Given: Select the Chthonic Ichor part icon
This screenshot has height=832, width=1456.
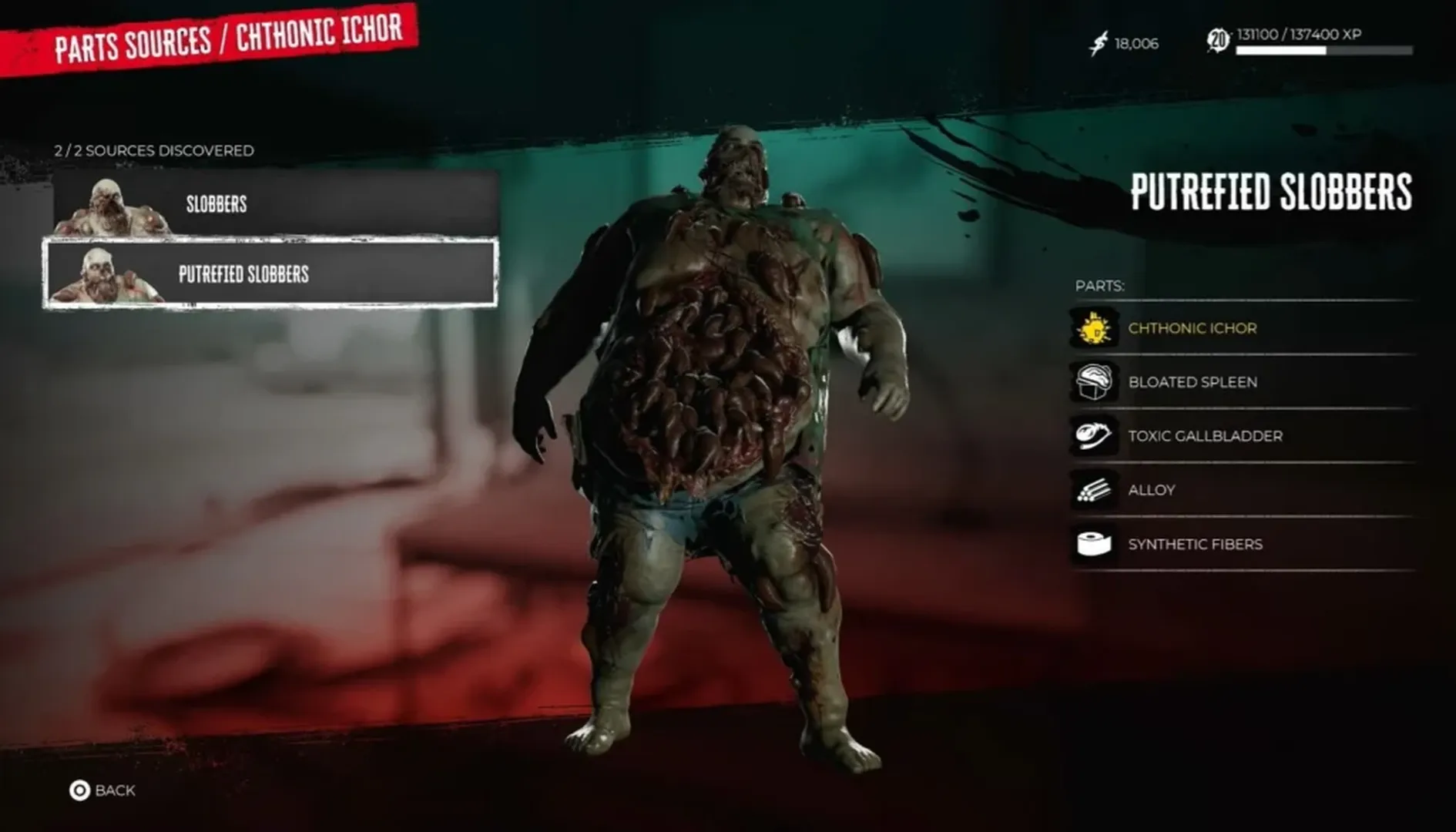Looking at the screenshot, I should click(1095, 327).
